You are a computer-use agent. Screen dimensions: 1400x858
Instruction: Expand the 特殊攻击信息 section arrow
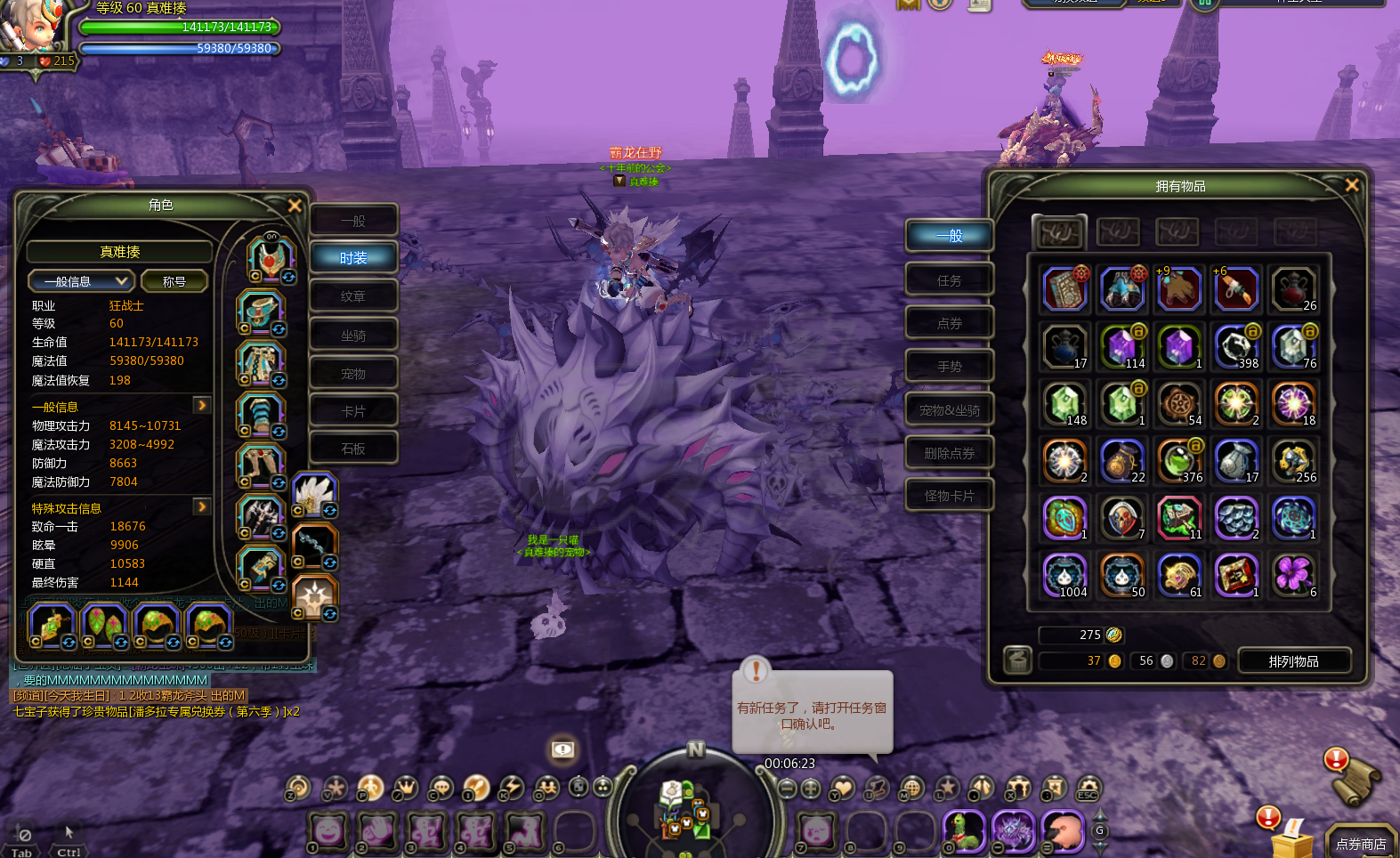pyautogui.click(x=202, y=506)
